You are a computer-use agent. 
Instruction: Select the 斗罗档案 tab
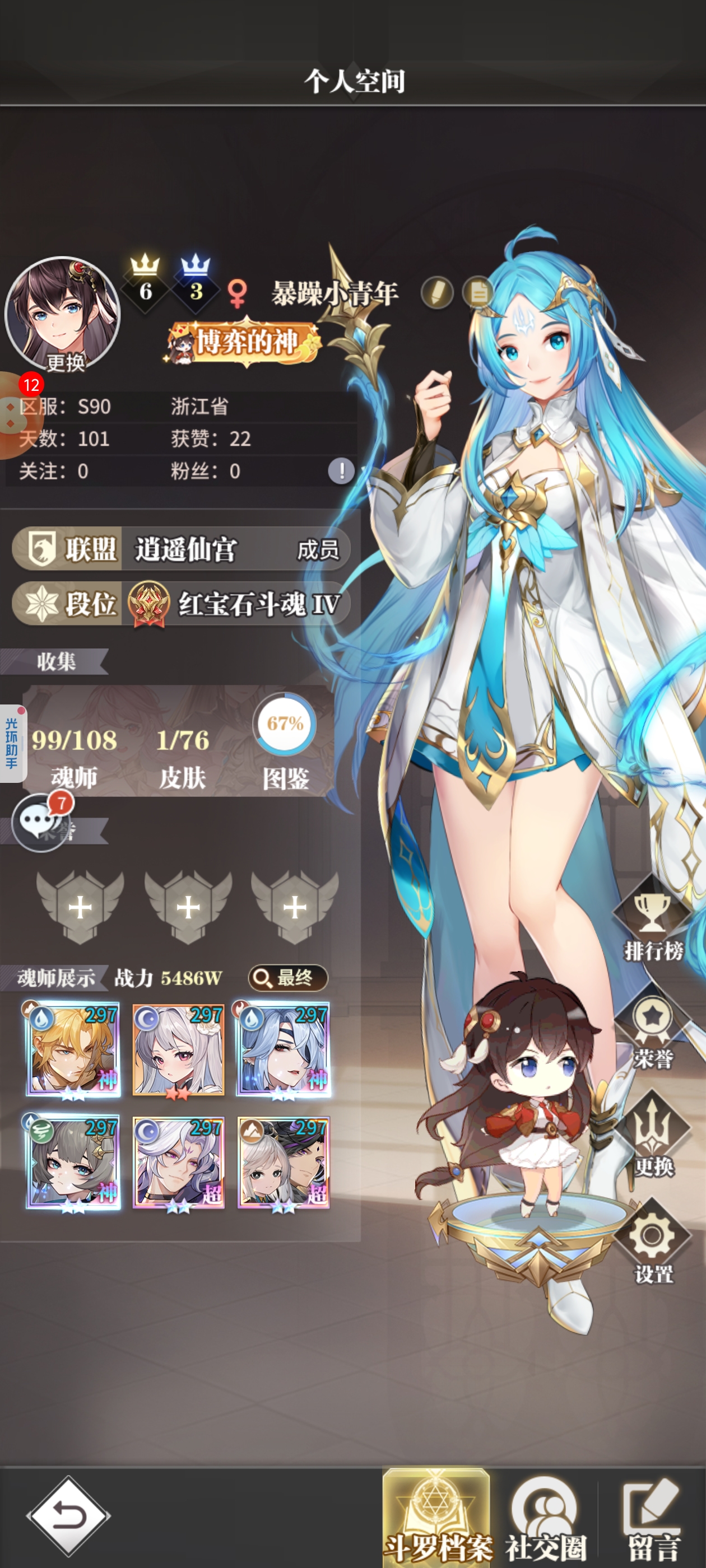pyautogui.click(x=436, y=1520)
